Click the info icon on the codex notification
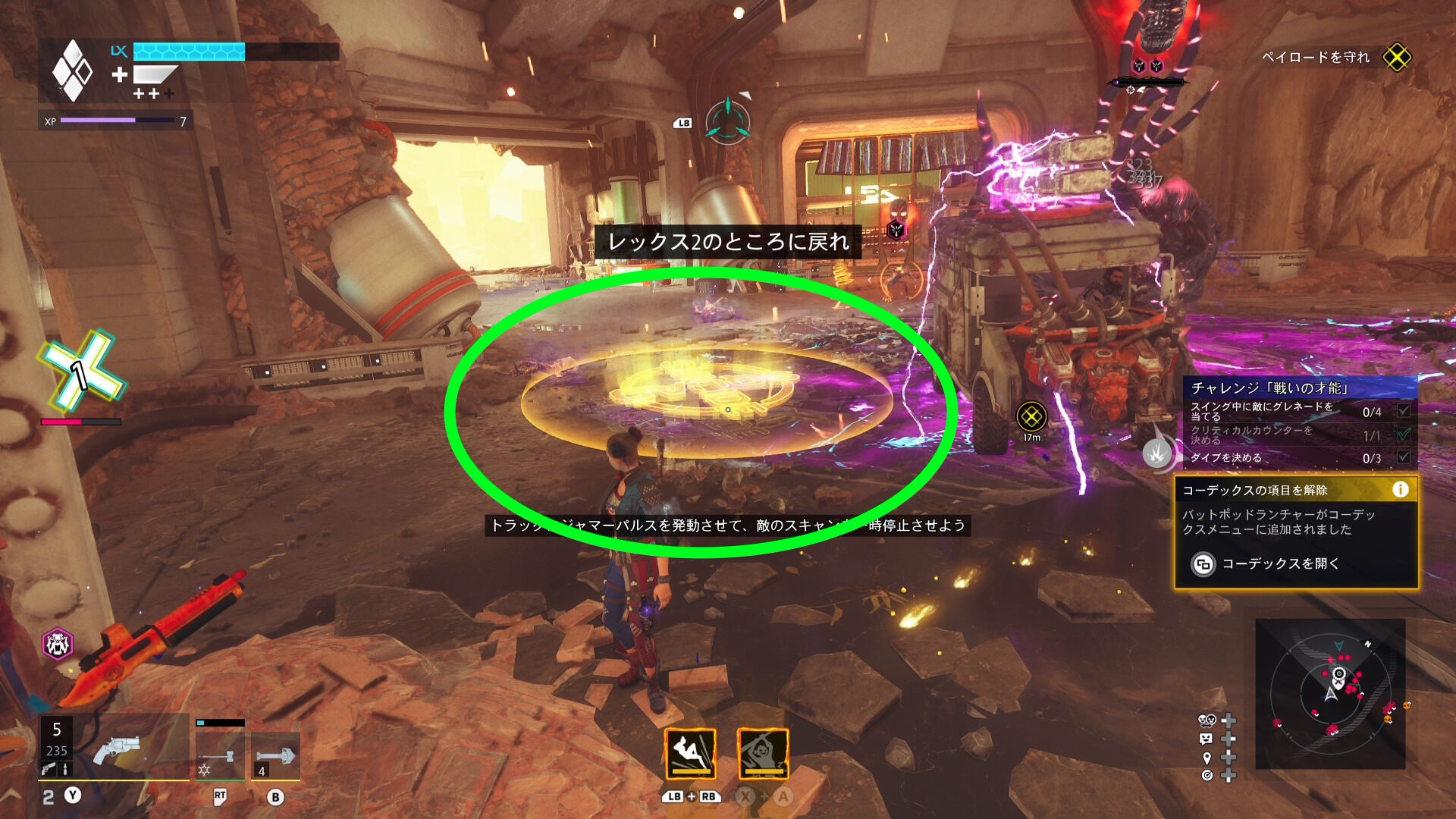 (1400, 490)
